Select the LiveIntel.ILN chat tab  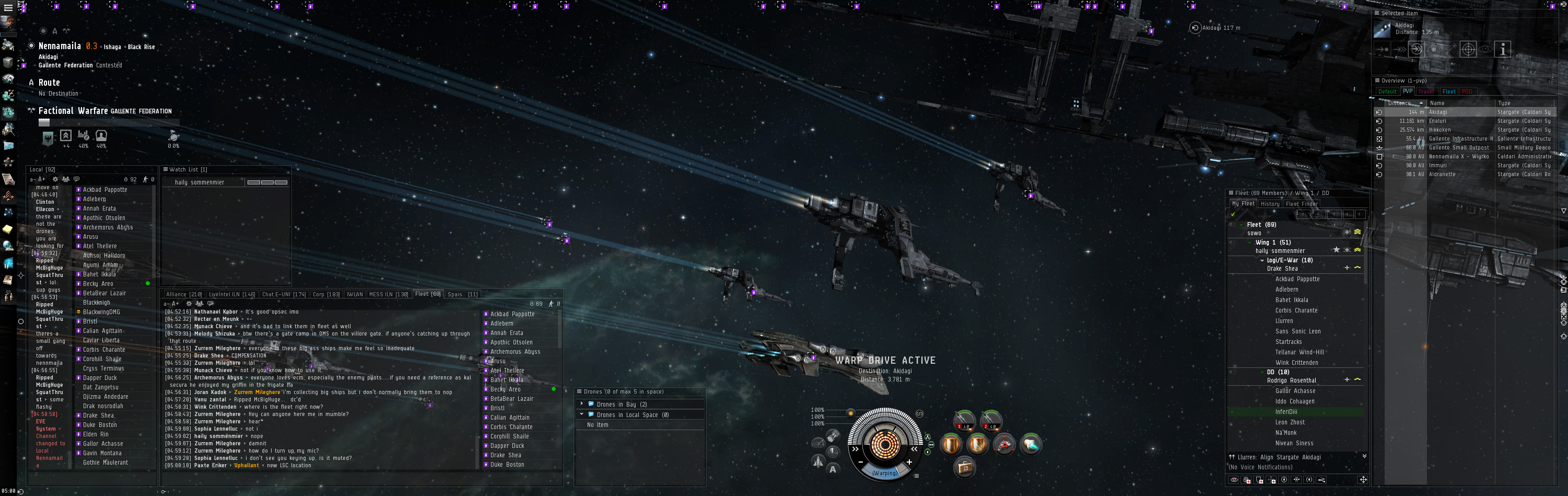click(231, 294)
